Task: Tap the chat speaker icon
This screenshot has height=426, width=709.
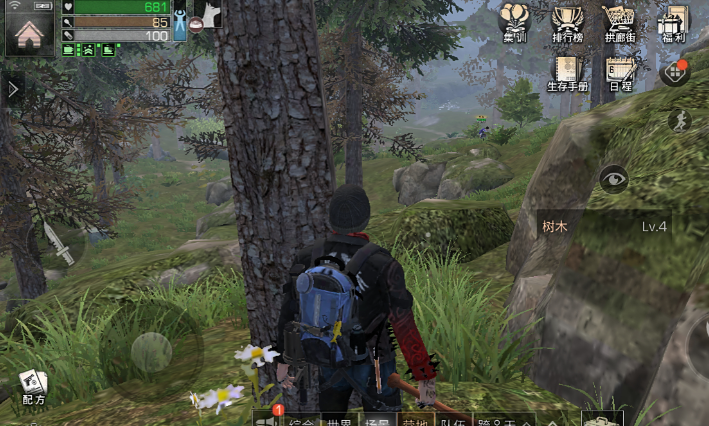Action: click(x=266, y=420)
